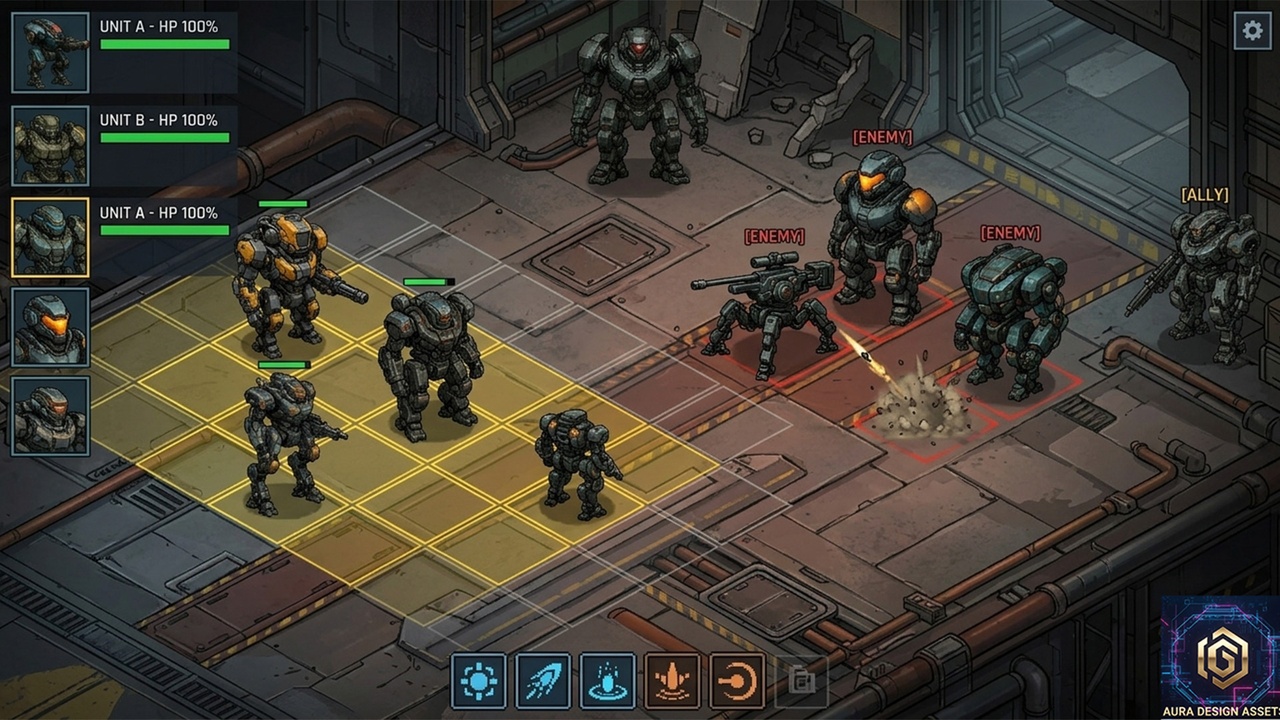The height and width of the screenshot is (720, 1280).
Task: Select the walker mech portrait for Unit A
Action: click(50, 52)
